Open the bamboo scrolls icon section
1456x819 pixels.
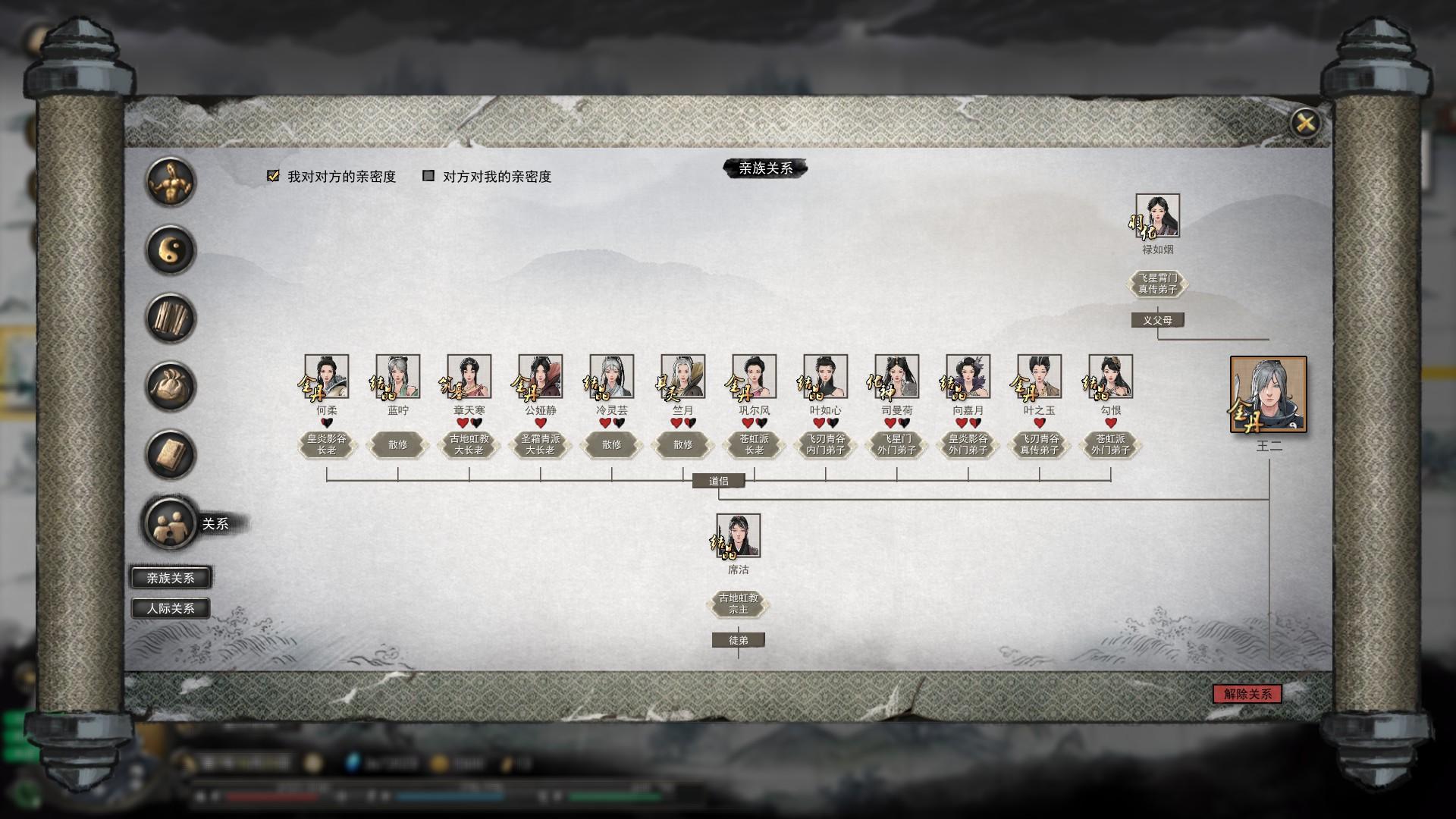(171, 318)
